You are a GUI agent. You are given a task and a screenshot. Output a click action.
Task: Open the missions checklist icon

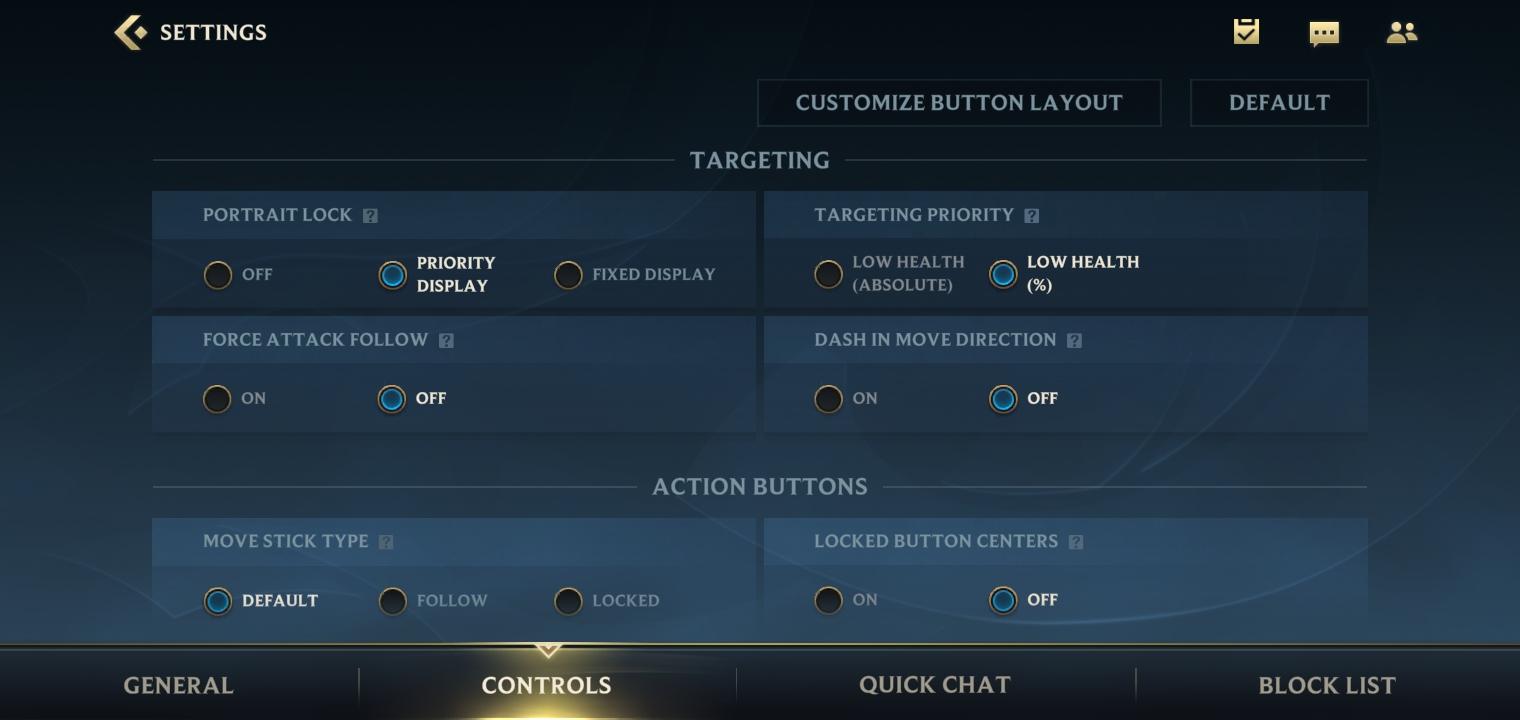click(1246, 32)
